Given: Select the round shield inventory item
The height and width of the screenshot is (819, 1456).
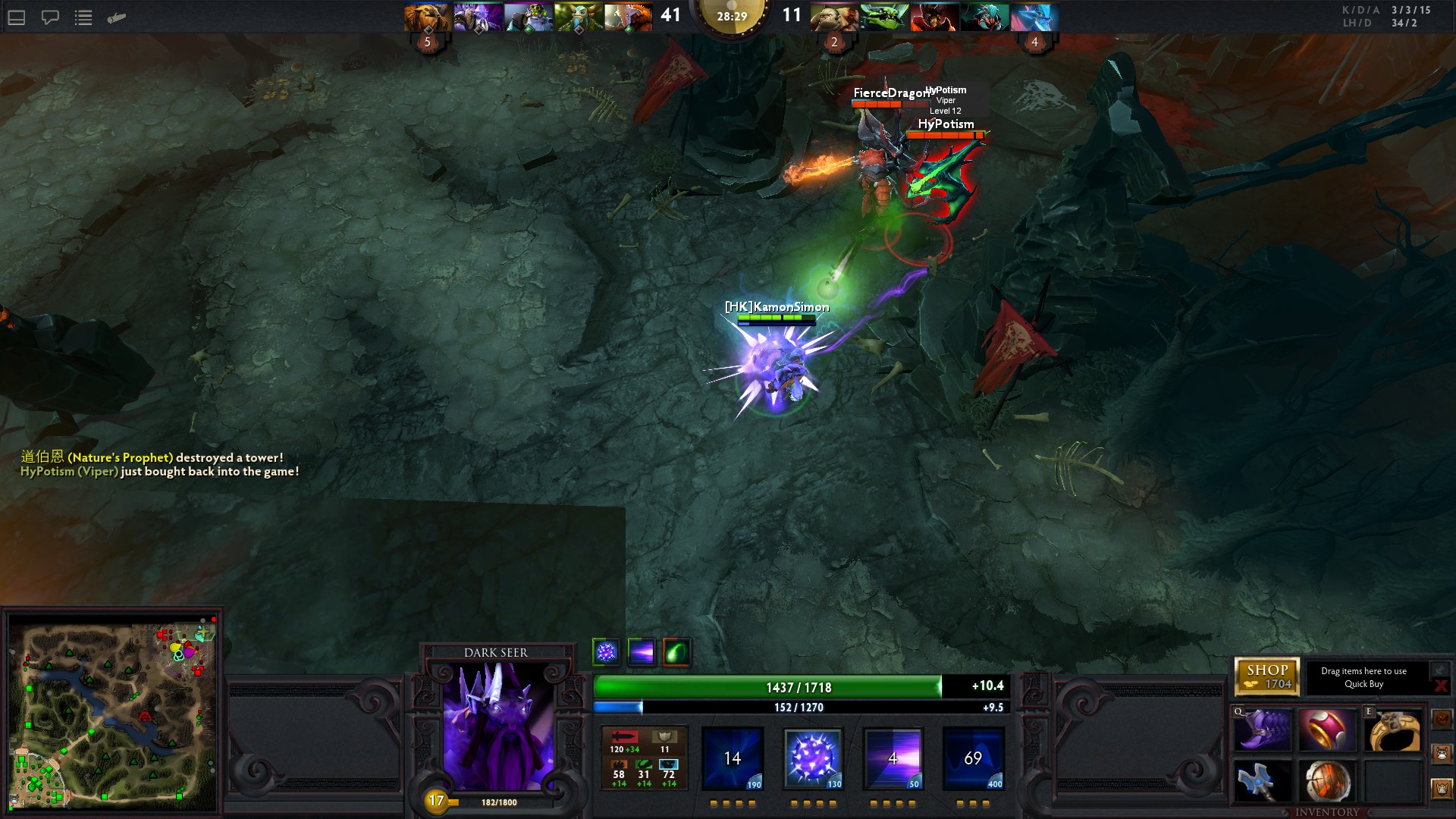Looking at the screenshot, I should [x=1327, y=782].
